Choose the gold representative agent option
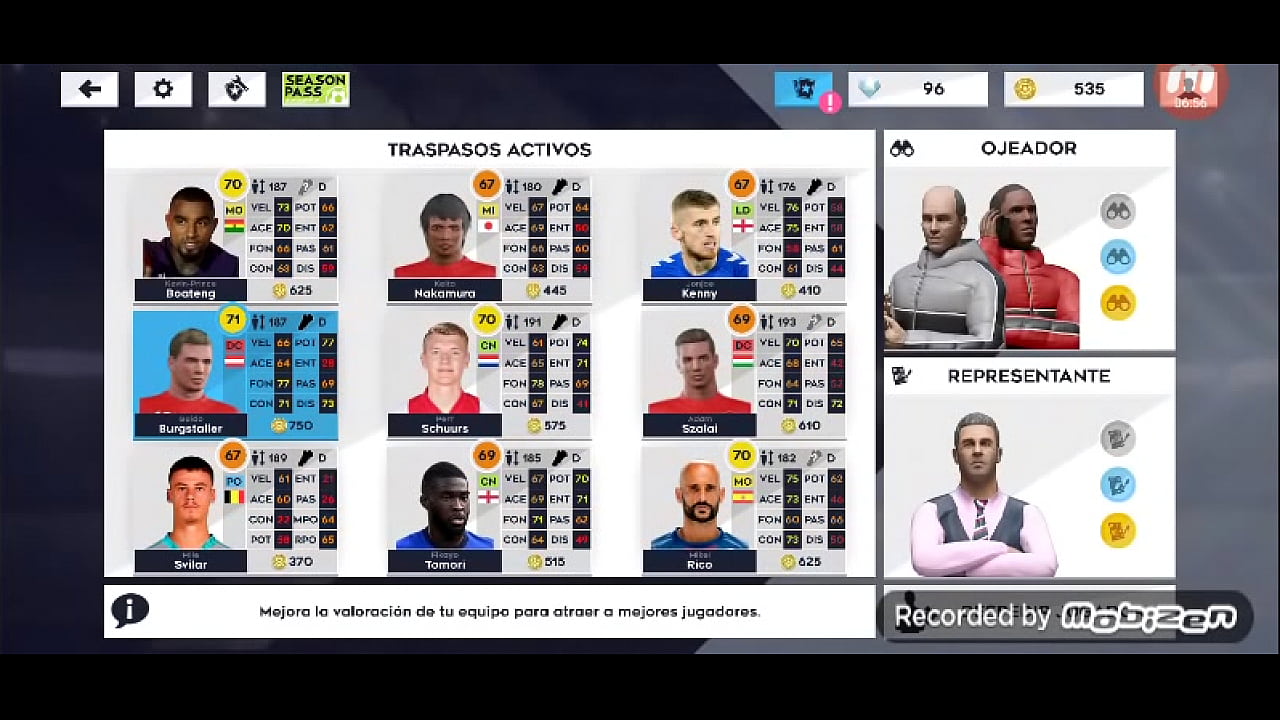The image size is (1280, 720). pyautogui.click(x=1119, y=530)
